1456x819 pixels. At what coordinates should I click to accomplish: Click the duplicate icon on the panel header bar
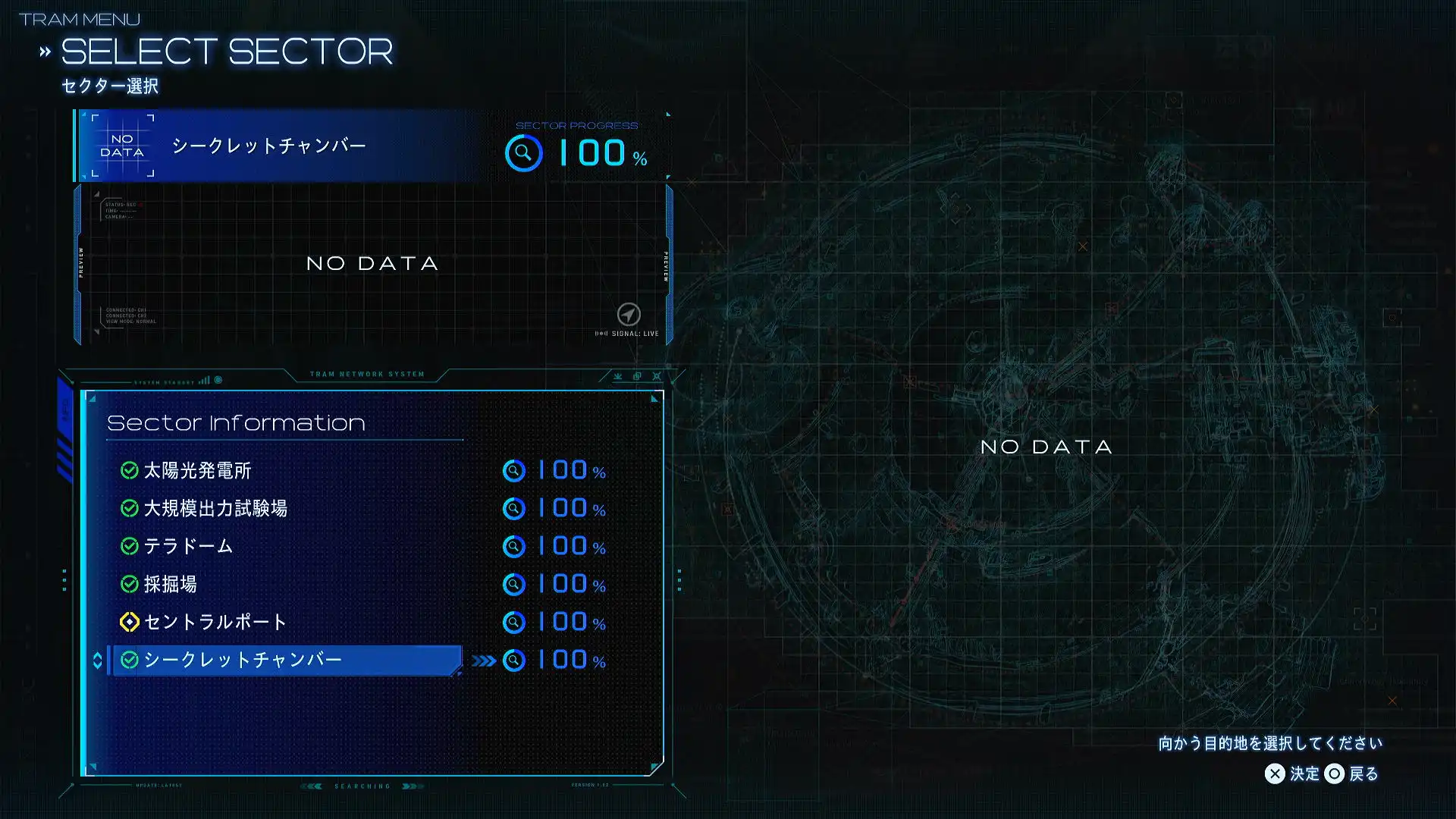(x=637, y=376)
